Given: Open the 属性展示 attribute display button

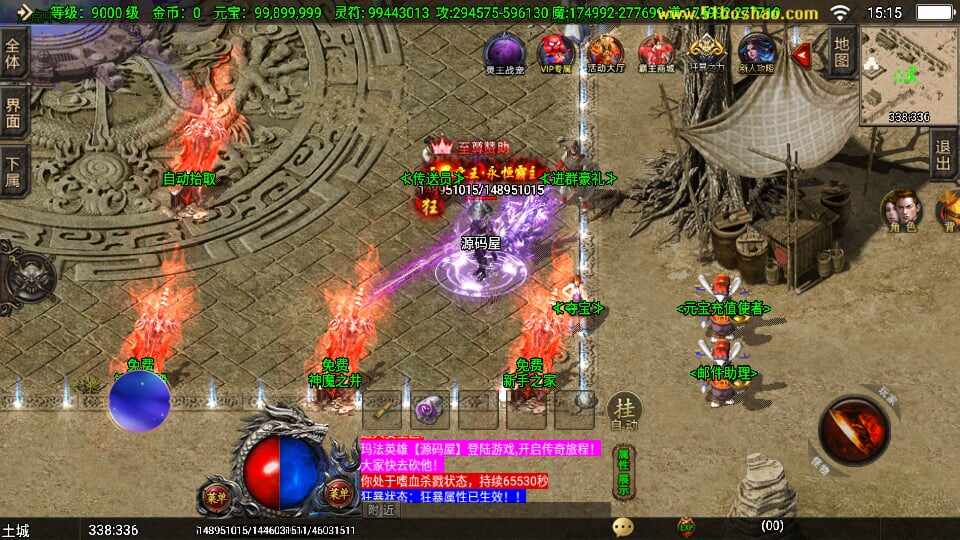Looking at the screenshot, I should coord(623,470).
